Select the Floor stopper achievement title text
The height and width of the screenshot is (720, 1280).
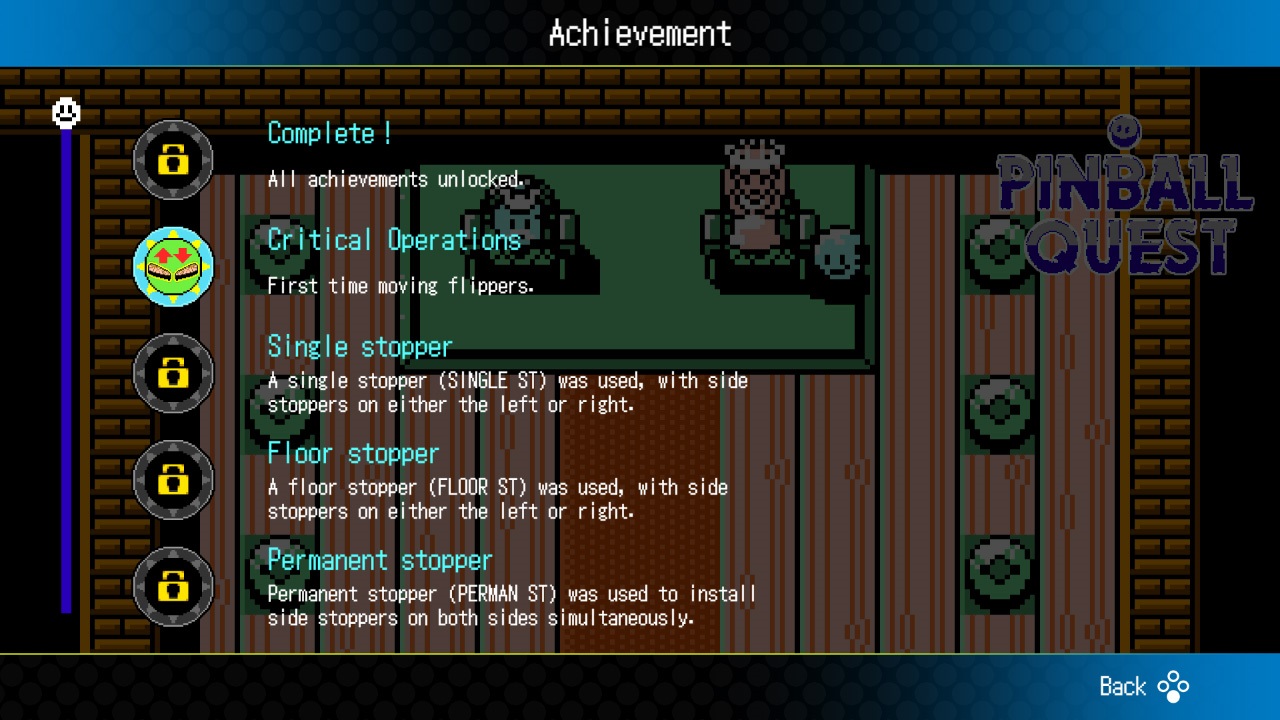(353, 453)
